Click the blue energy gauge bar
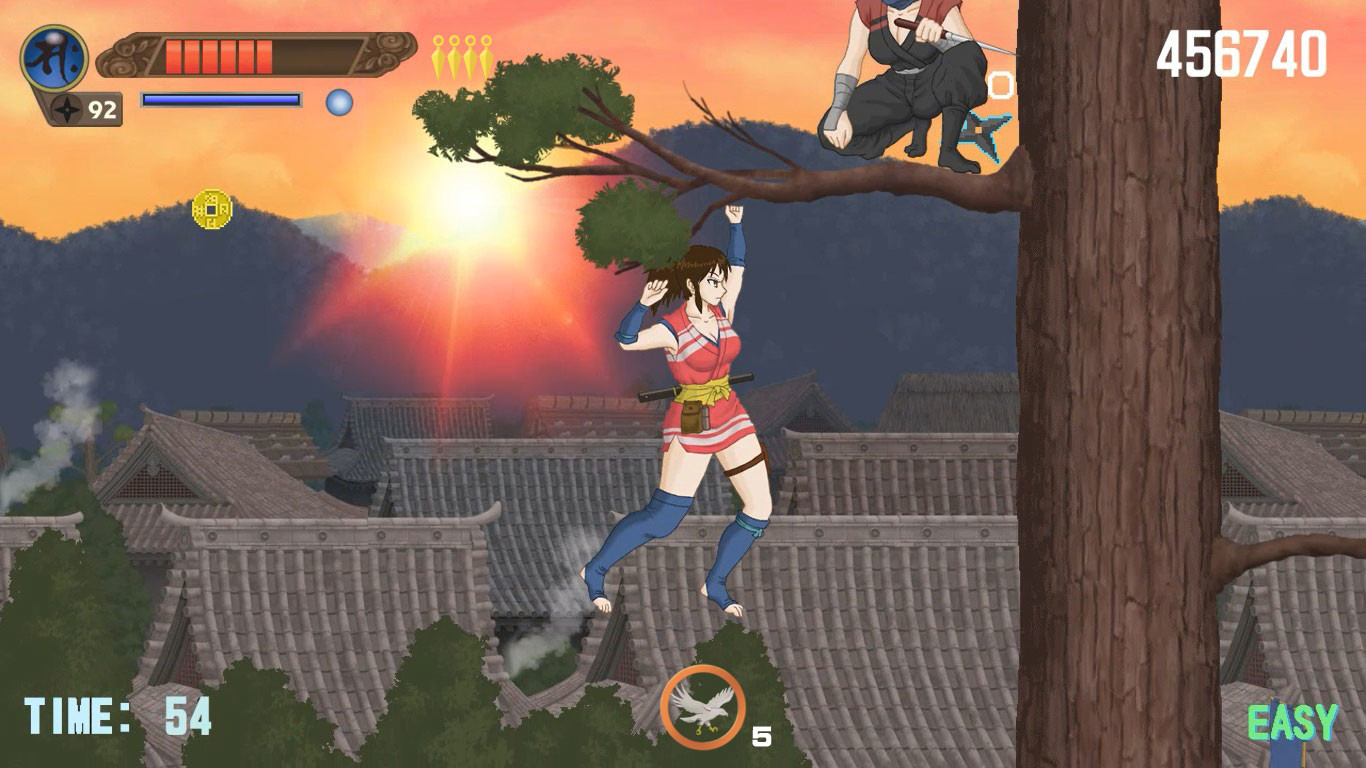 point(222,99)
